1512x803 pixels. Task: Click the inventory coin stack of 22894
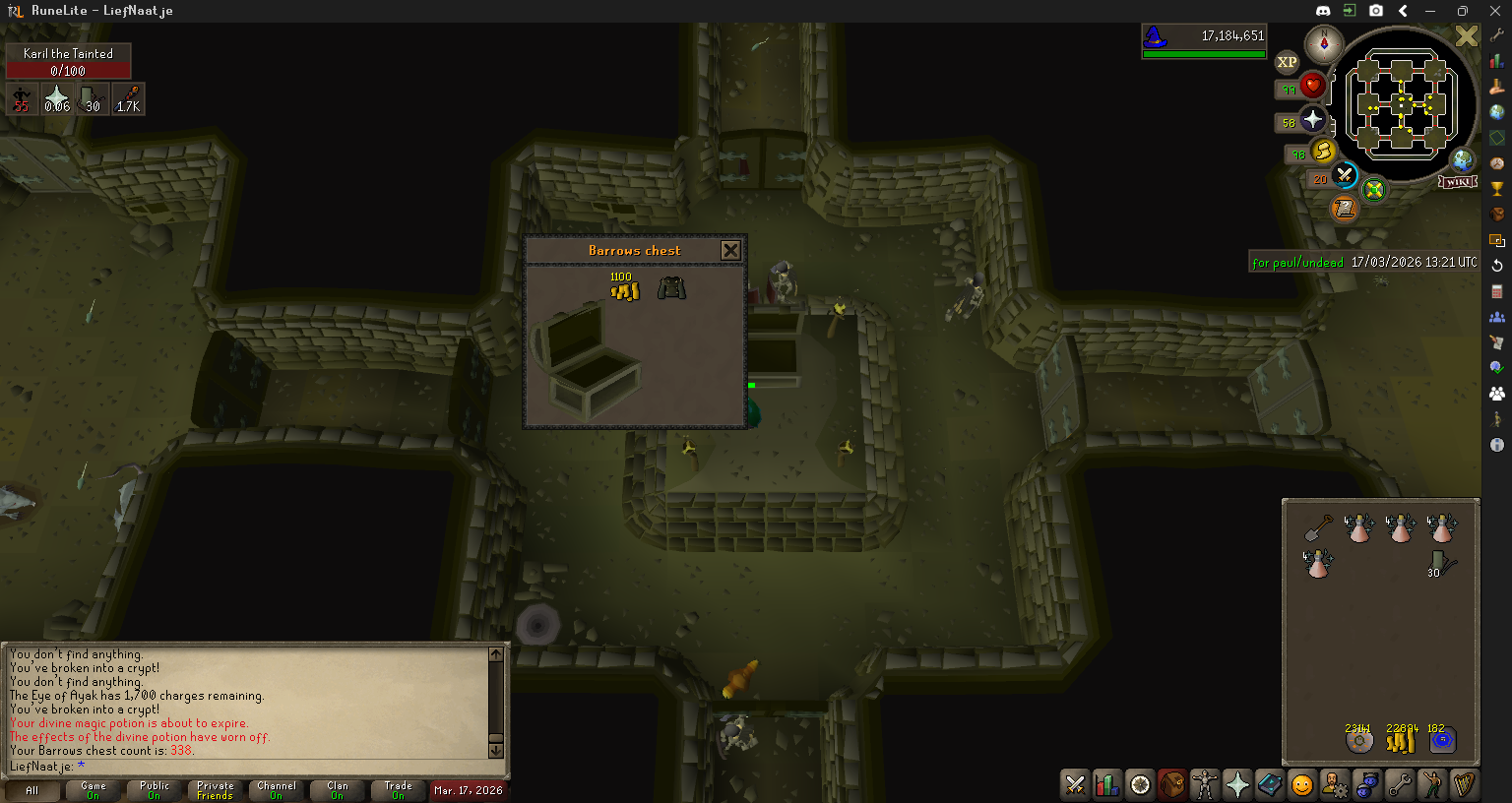tap(1401, 740)
